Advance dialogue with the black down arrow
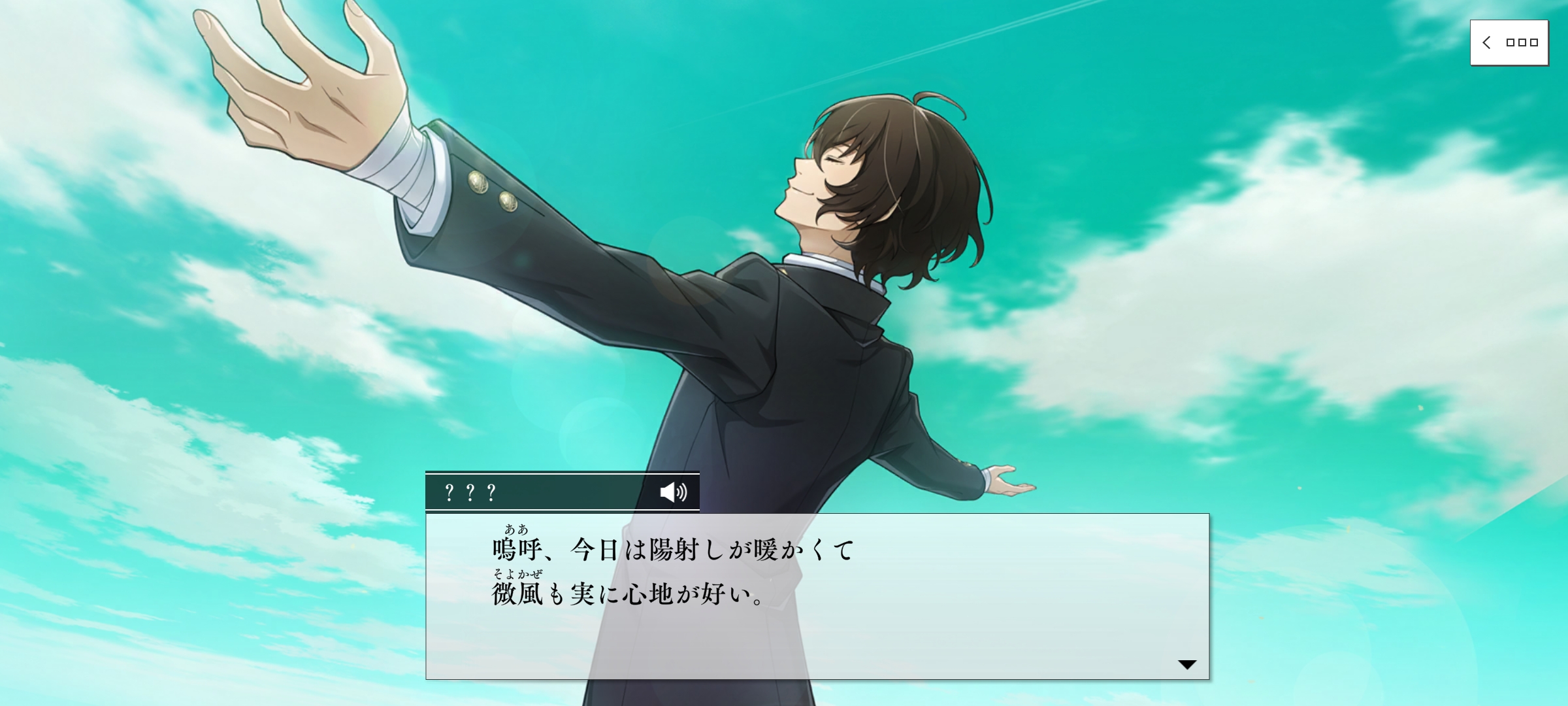Screen dimensions: 1568x706 [1186, 664]
